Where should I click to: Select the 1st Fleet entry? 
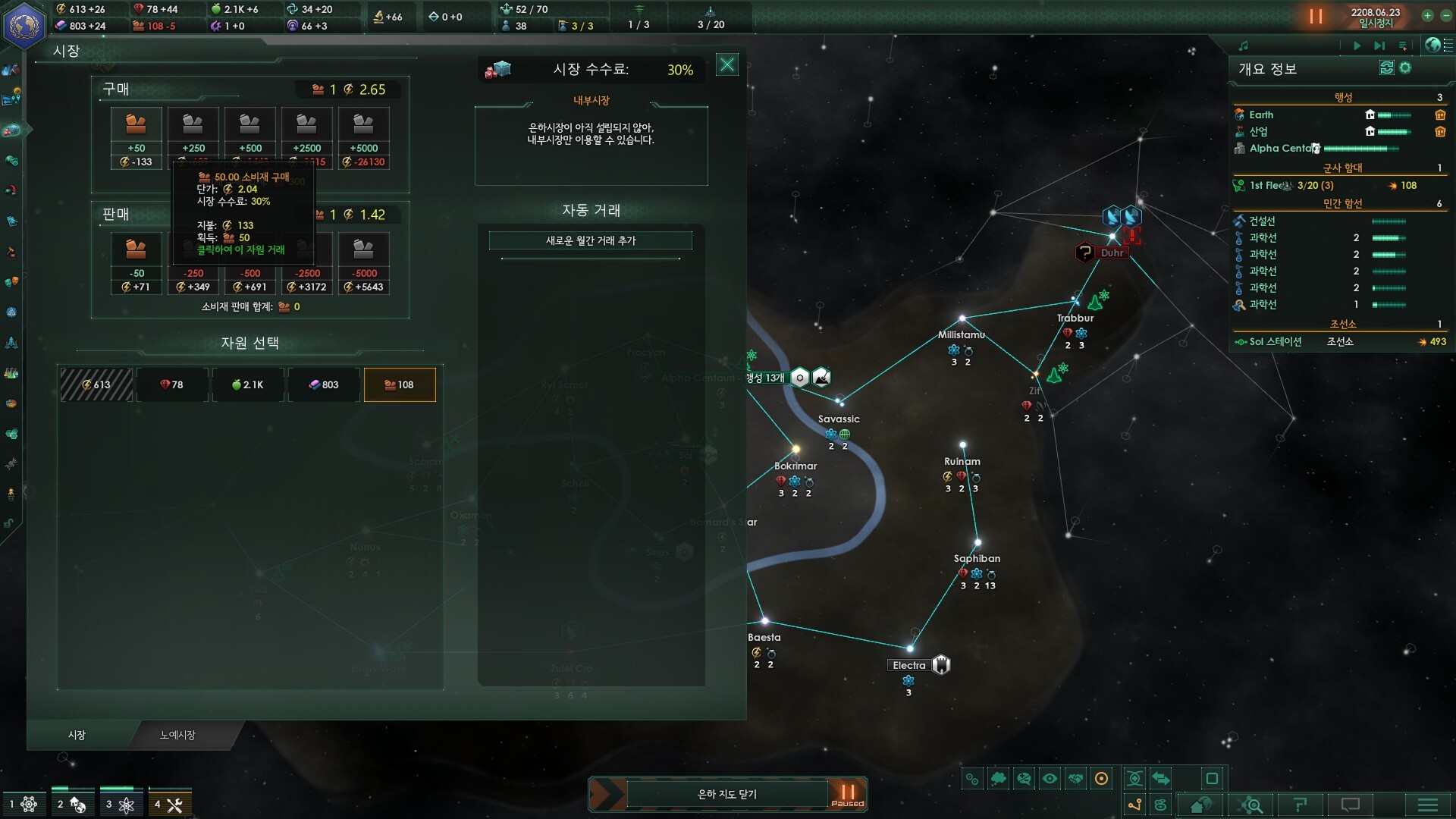pos(1268,185)
